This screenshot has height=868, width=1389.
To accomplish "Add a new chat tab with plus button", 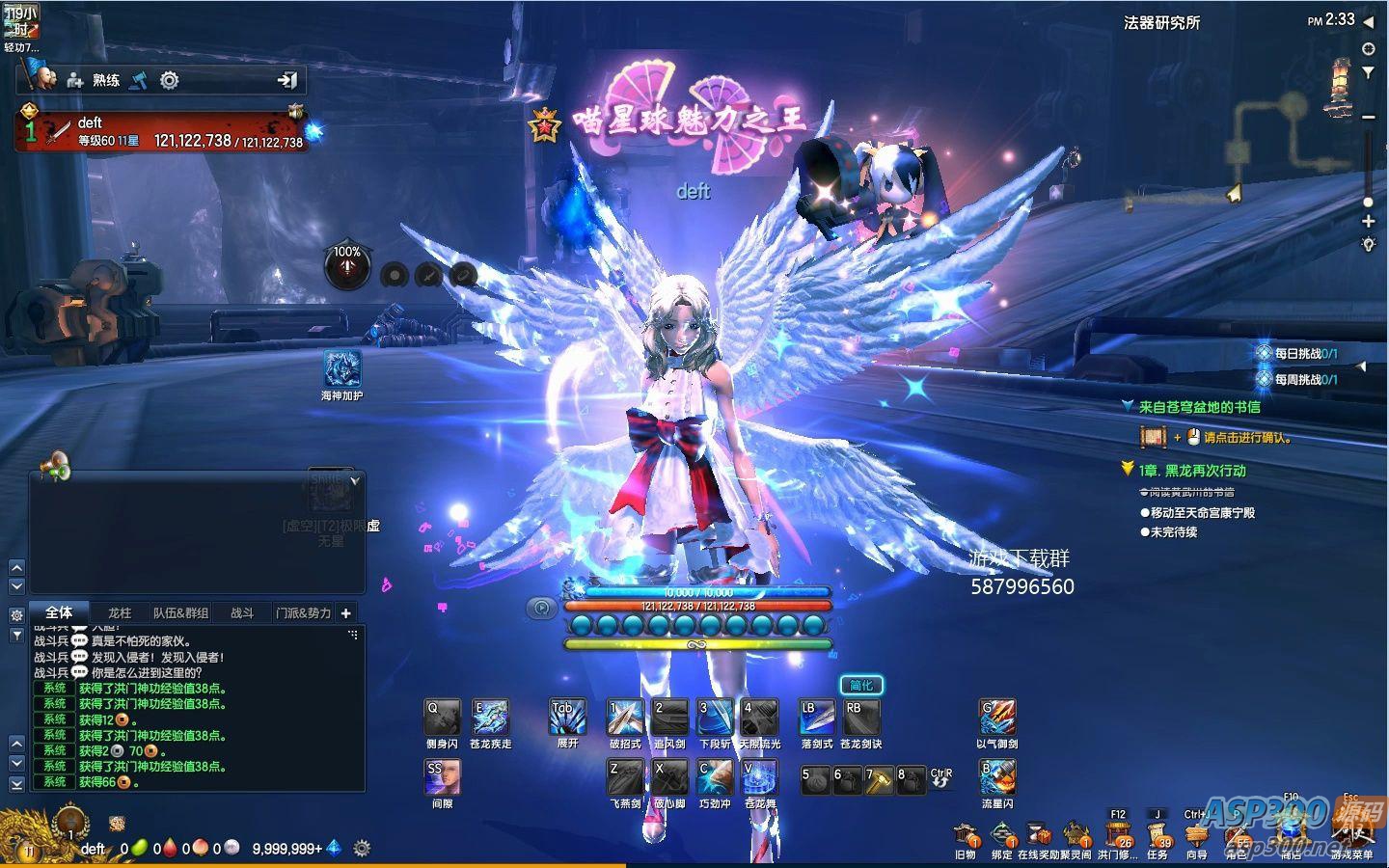I will coord(346,612).
